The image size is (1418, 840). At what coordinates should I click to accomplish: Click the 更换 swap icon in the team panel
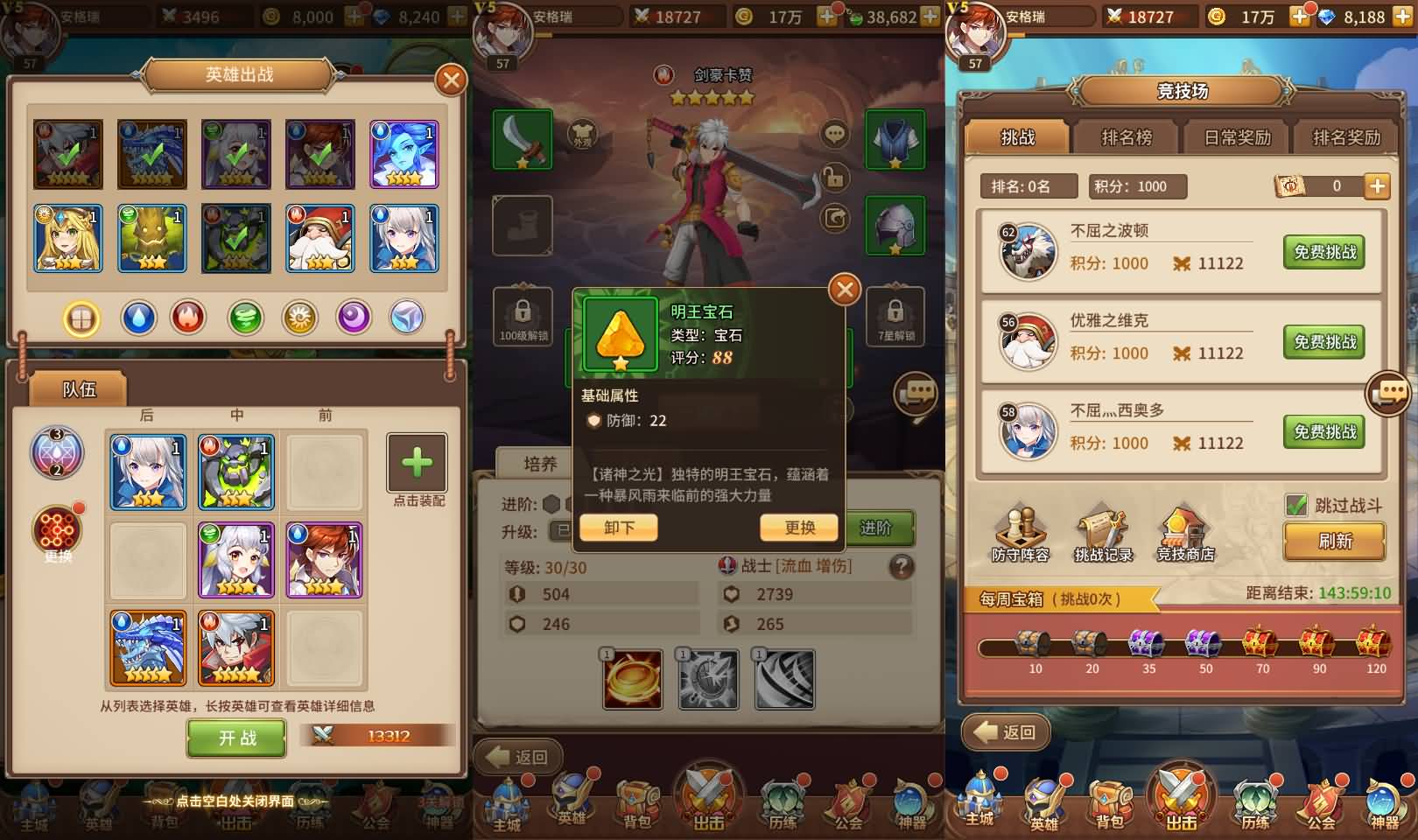tap(57, 529)
